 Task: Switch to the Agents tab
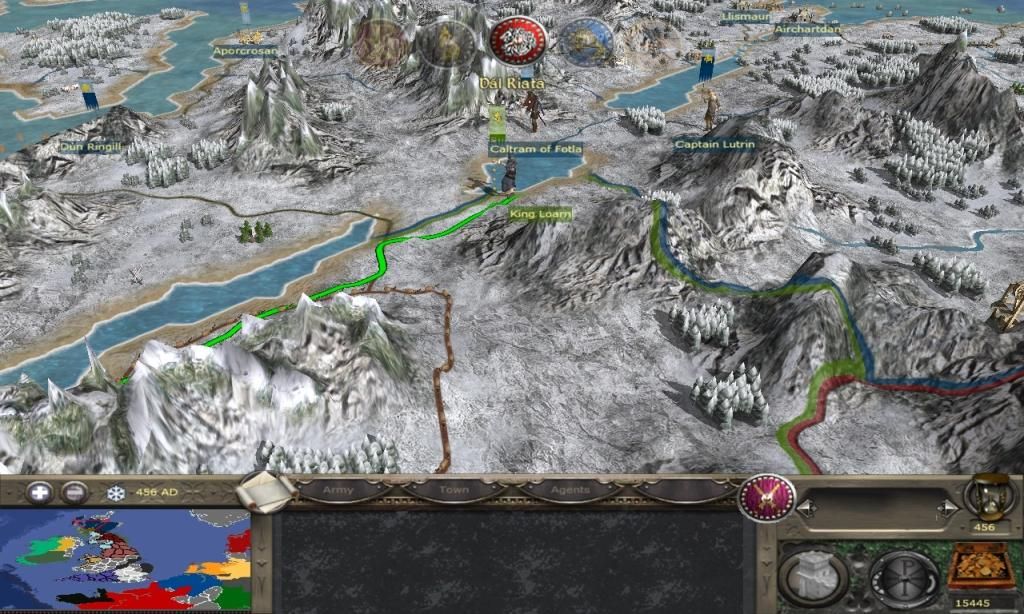(x=571, y=490)
